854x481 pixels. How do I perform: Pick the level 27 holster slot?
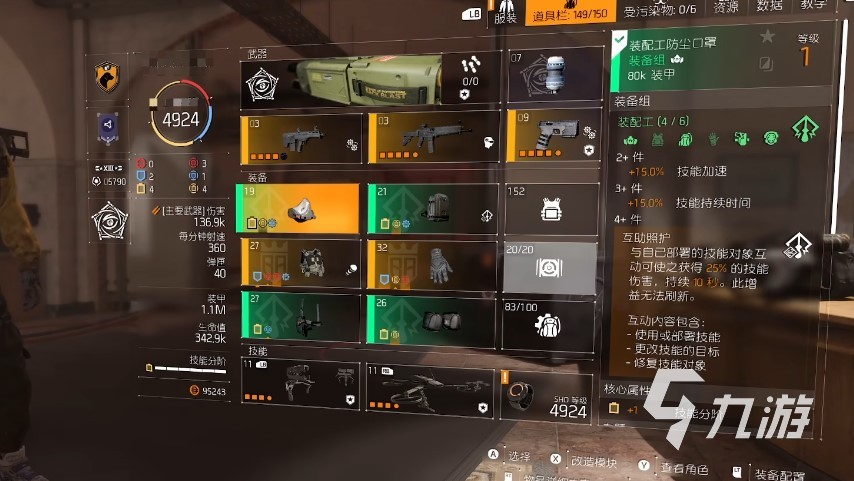click(x=300, y=316)
